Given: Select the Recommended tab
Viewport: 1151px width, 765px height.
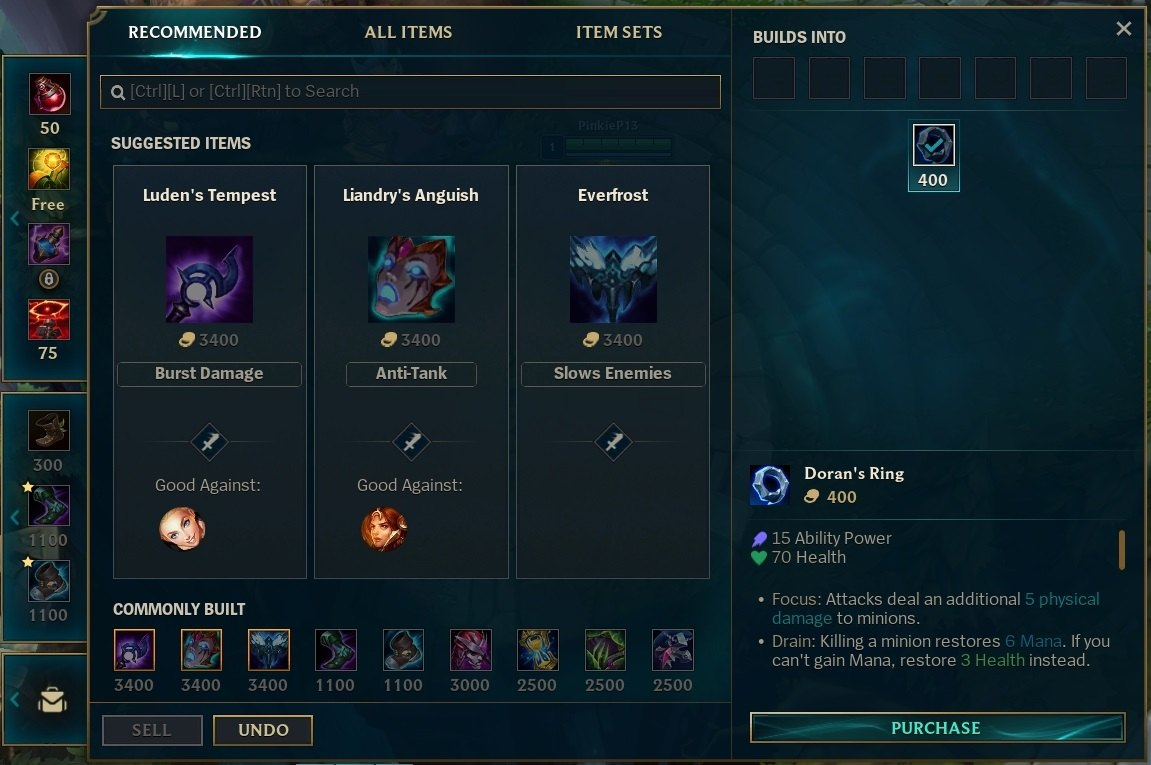Looking at the screenshot, I should 195,32.
